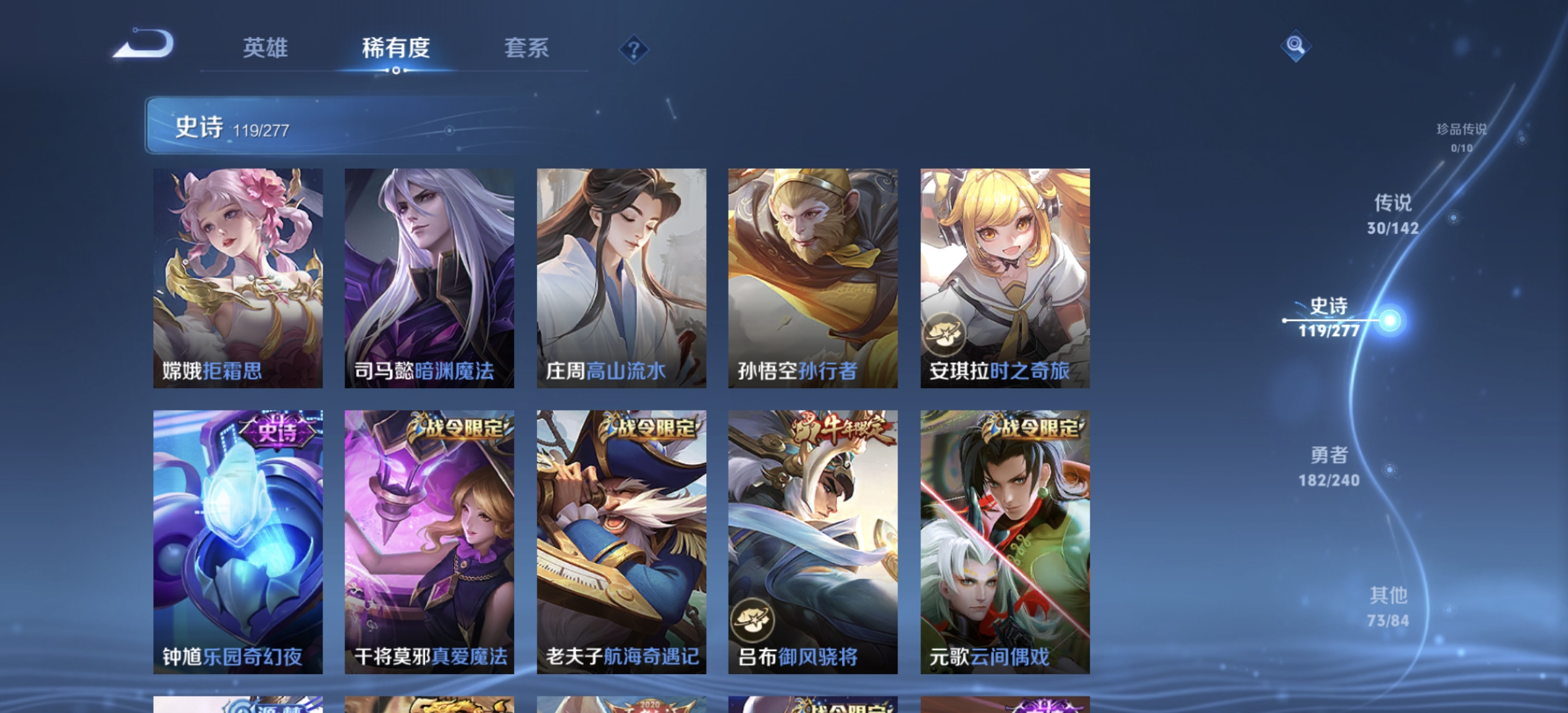This screenshot has width=1568, height=713.
Task: Switch to the 英雄 tab
Action: pyautogui.click(x=267, y=49)
